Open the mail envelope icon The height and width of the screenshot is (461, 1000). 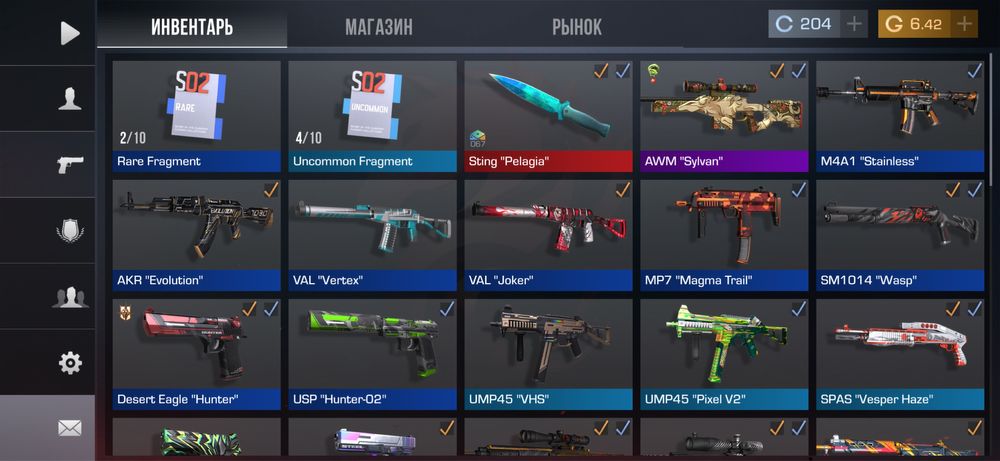pyautogui.click(x=69, y=428)
